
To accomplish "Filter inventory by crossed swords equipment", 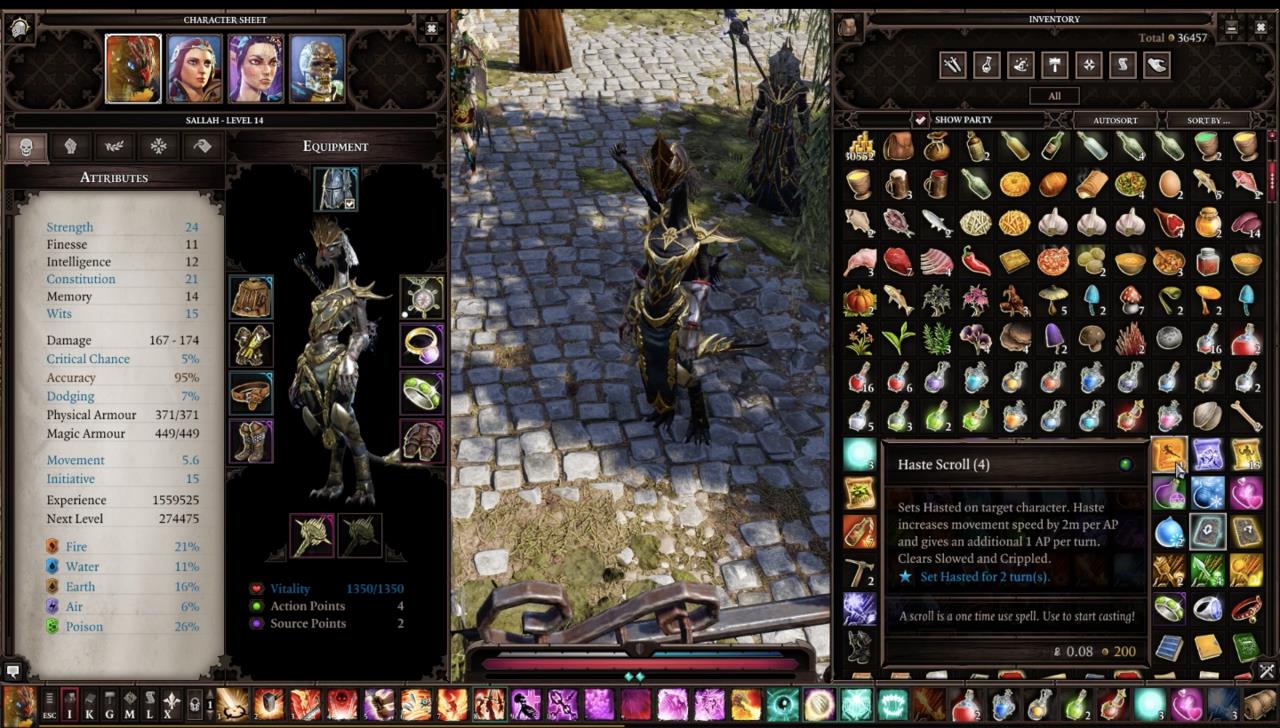I will (953, 65).
